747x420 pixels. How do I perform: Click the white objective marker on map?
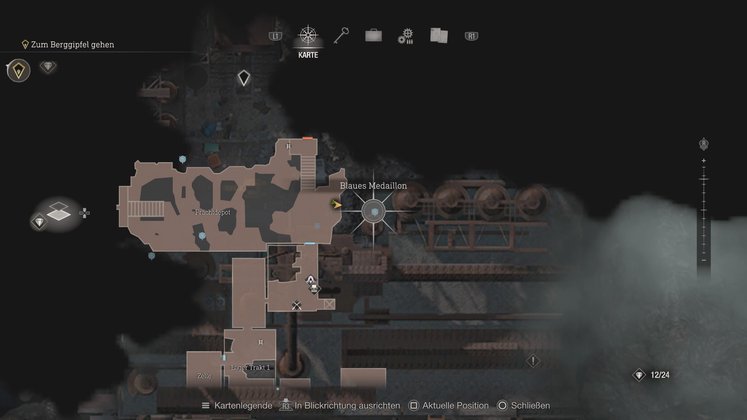tap(243, 77)
